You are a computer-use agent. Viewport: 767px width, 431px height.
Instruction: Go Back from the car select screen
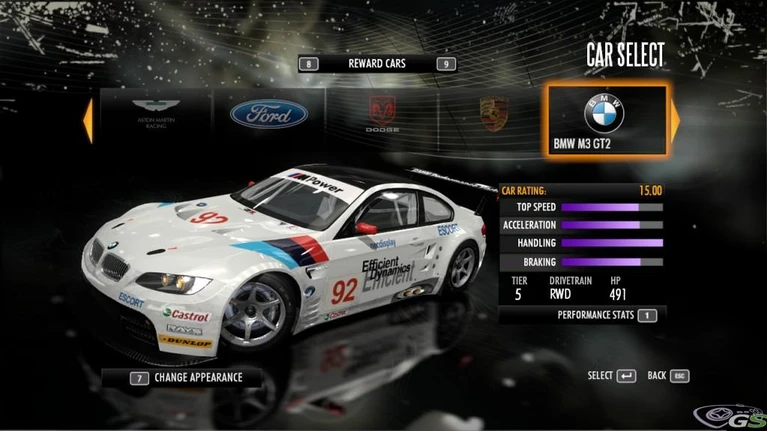click(668, 376)
